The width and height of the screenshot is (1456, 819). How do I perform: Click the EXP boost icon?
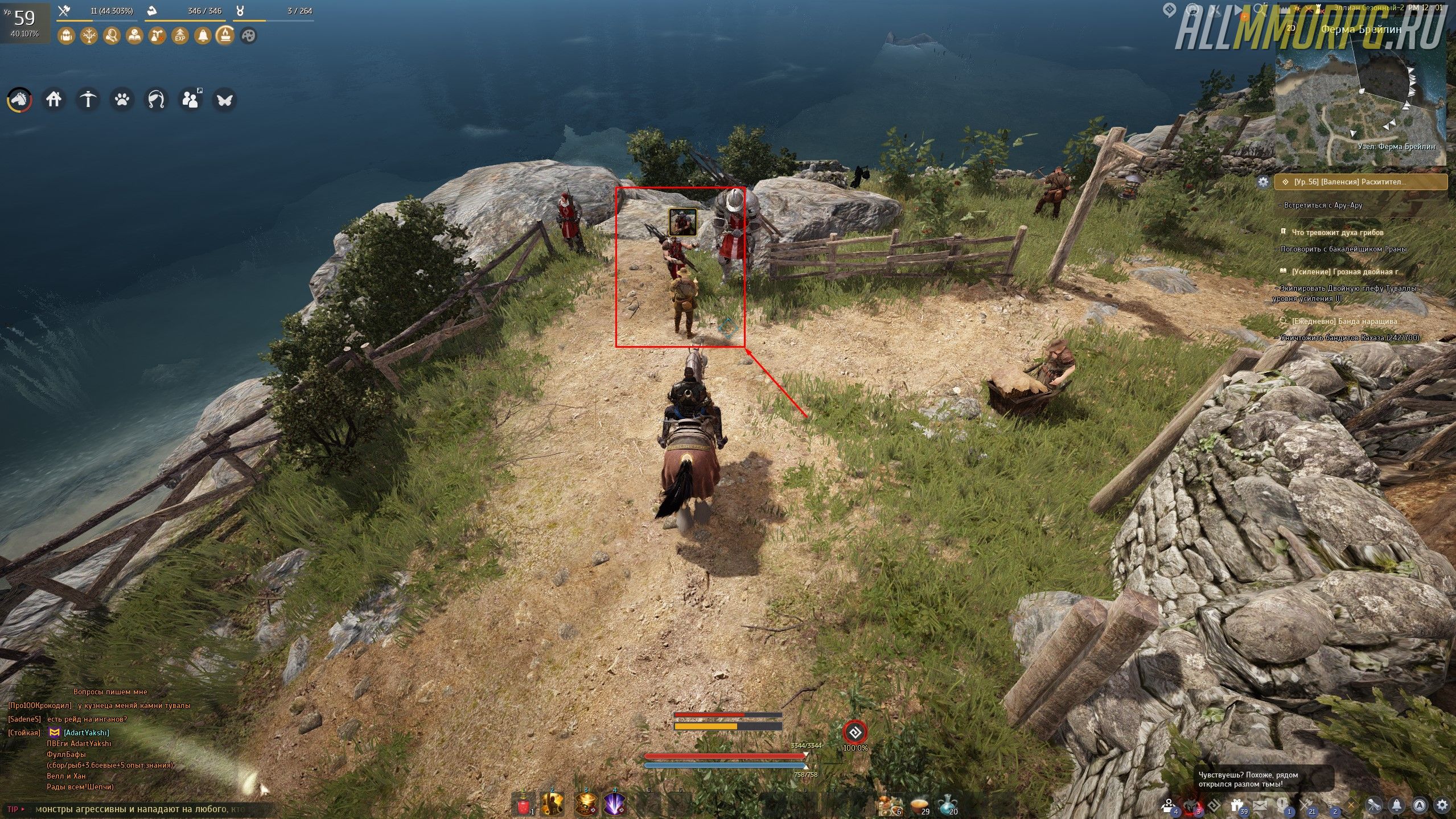point(180,36)
